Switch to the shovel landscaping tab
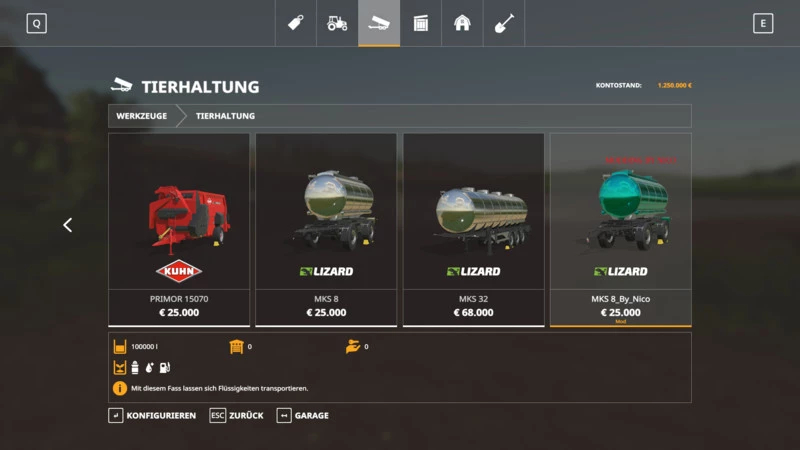 tap(504, 23)
